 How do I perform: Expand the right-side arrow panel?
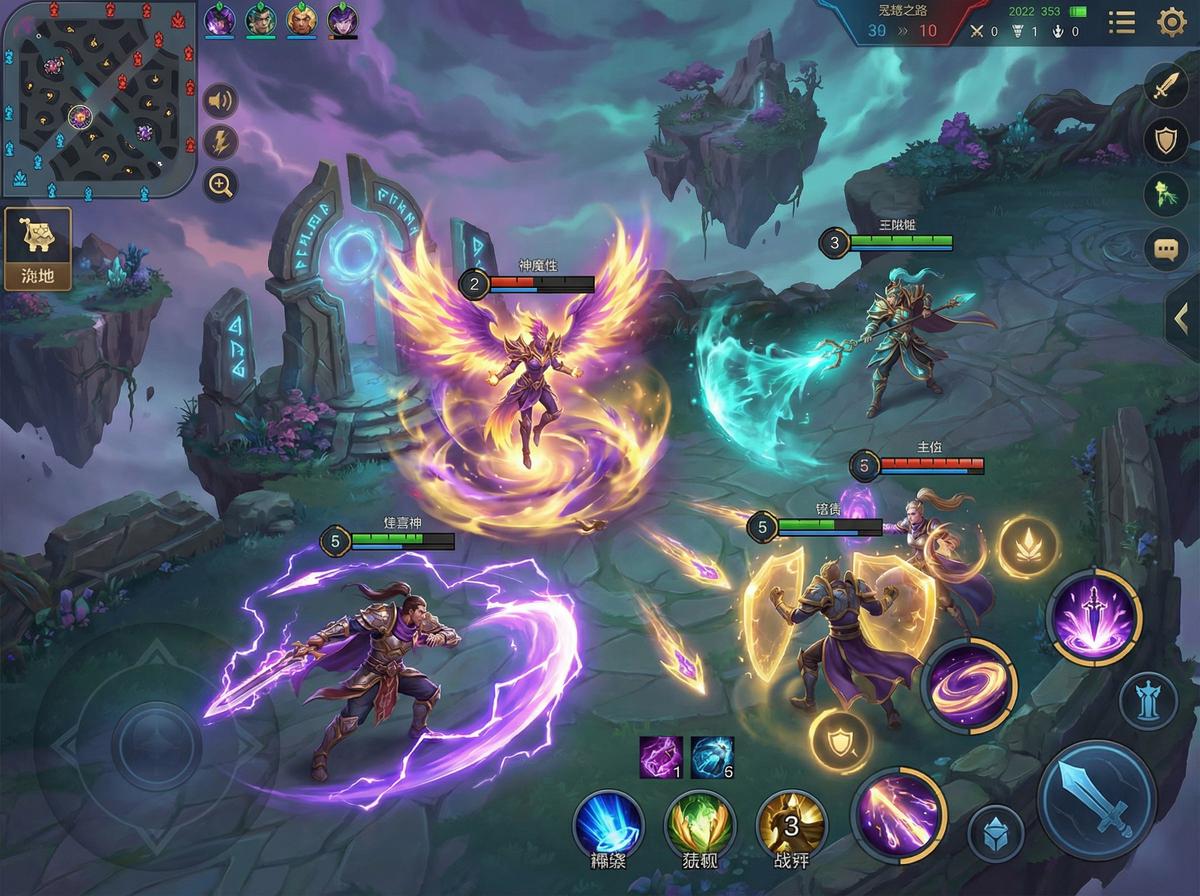(1182, 319)
